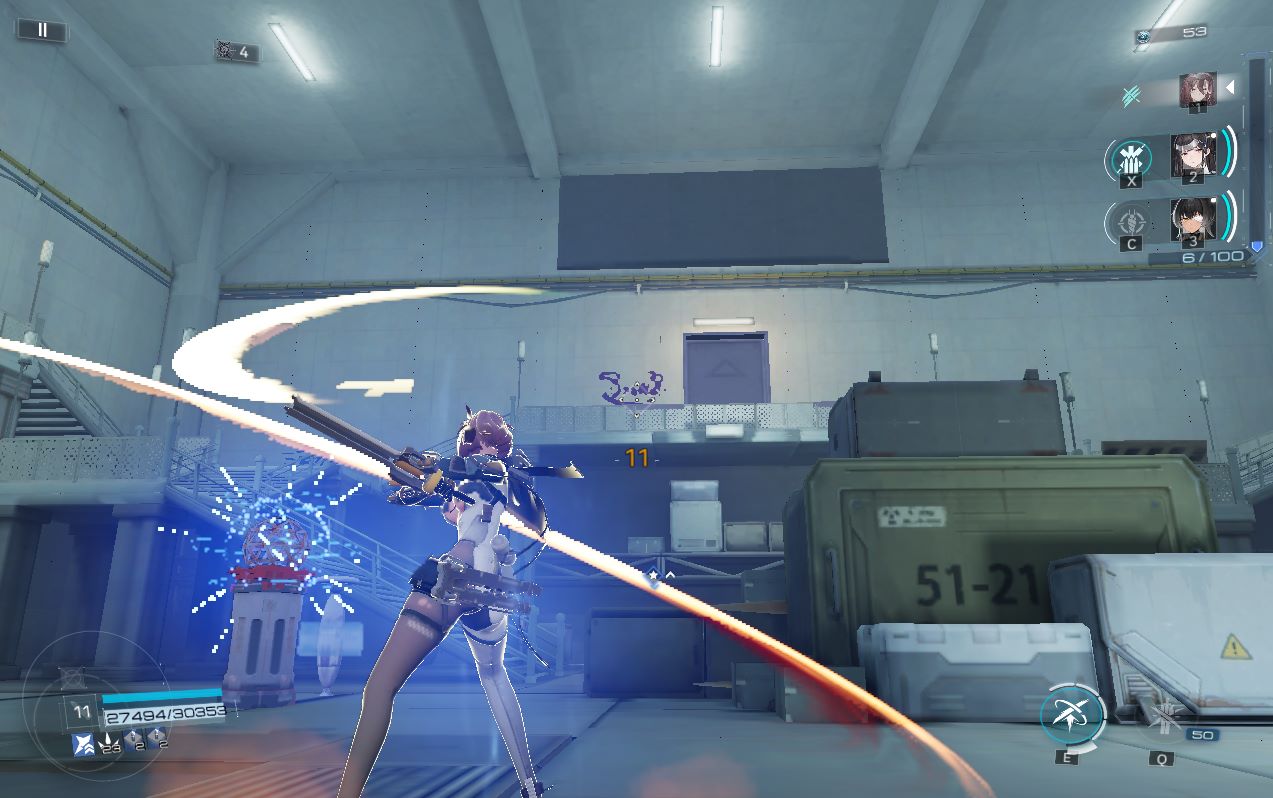Image resolution: width=1273 pixels, height=798 pixels.
Task: Trigger the ultimate skill costing 50 energy
Action: click(x=1164, y=718)
